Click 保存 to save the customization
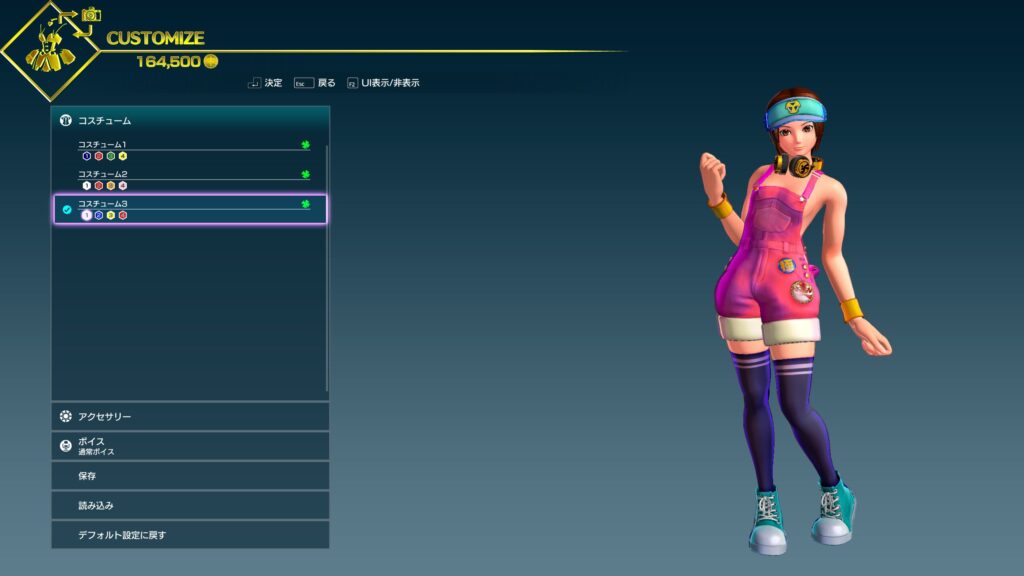The image size is (1024, 576). point(190,476)
